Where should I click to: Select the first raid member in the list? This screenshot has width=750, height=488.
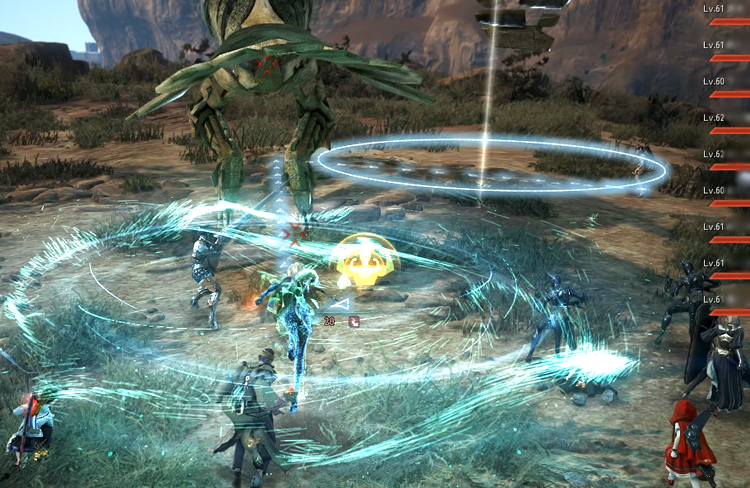pyautogui.click(x=727, y=15)
